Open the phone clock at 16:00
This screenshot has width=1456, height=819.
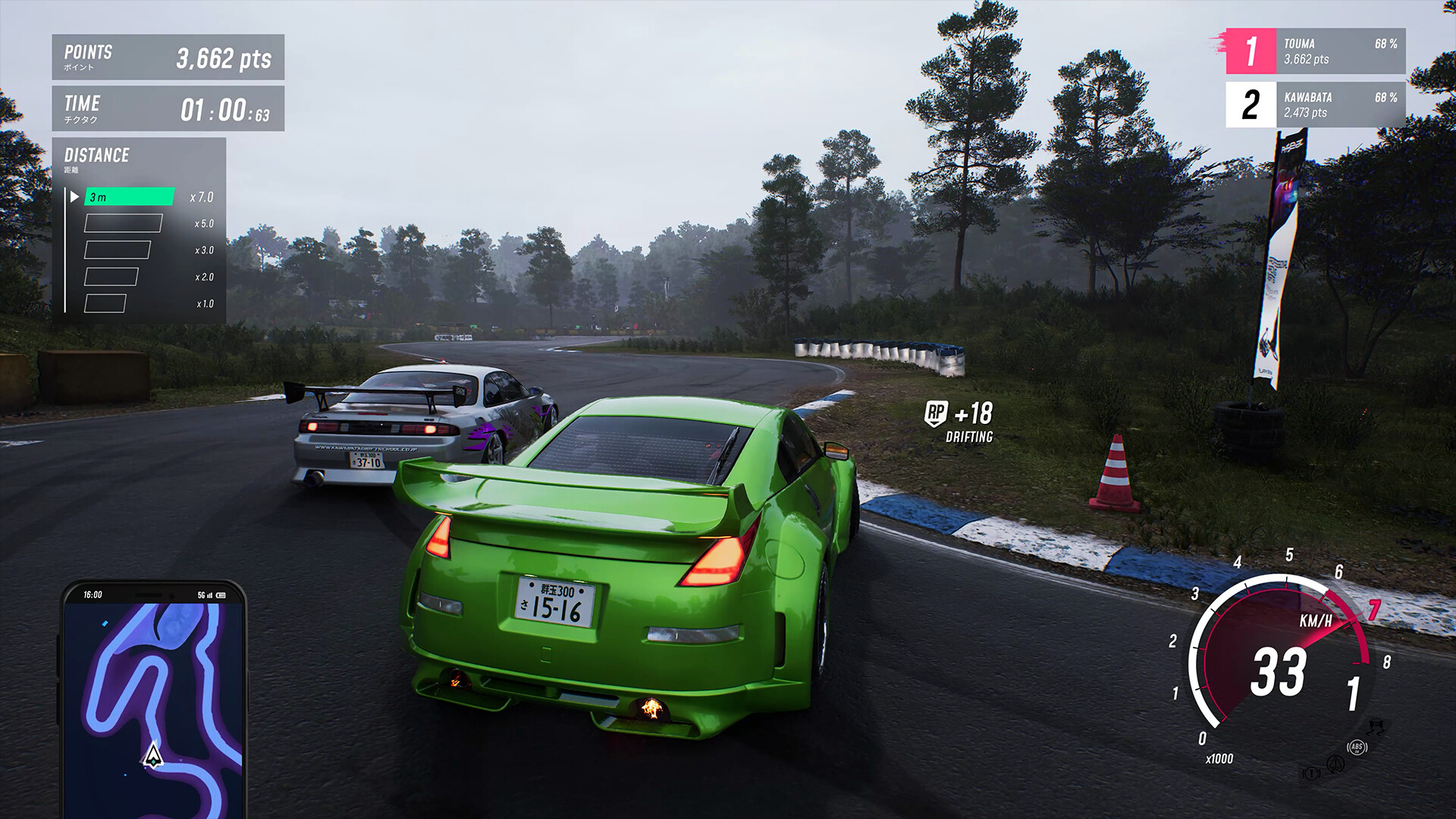[x=93, y=595]
